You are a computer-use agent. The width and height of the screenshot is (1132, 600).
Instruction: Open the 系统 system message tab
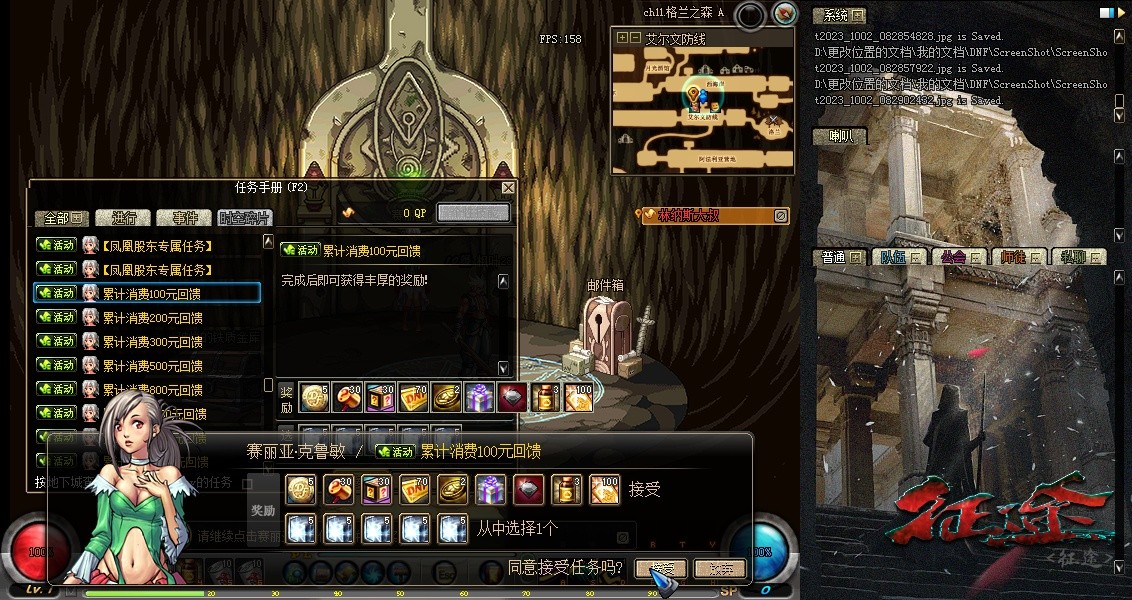click(838, 15)
